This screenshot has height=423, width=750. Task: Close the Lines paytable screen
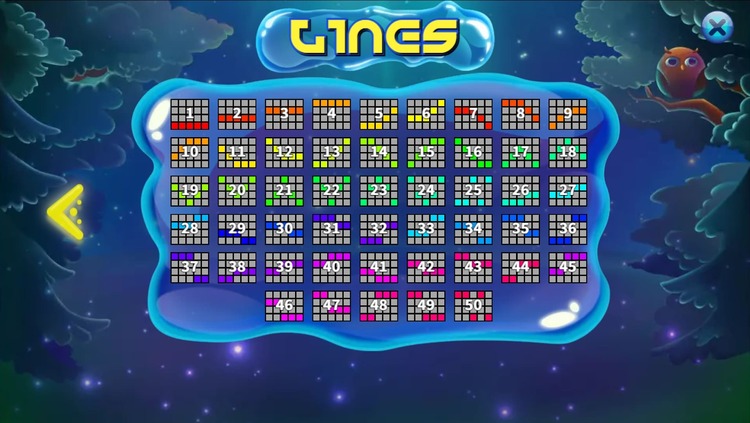click(716, 27)
